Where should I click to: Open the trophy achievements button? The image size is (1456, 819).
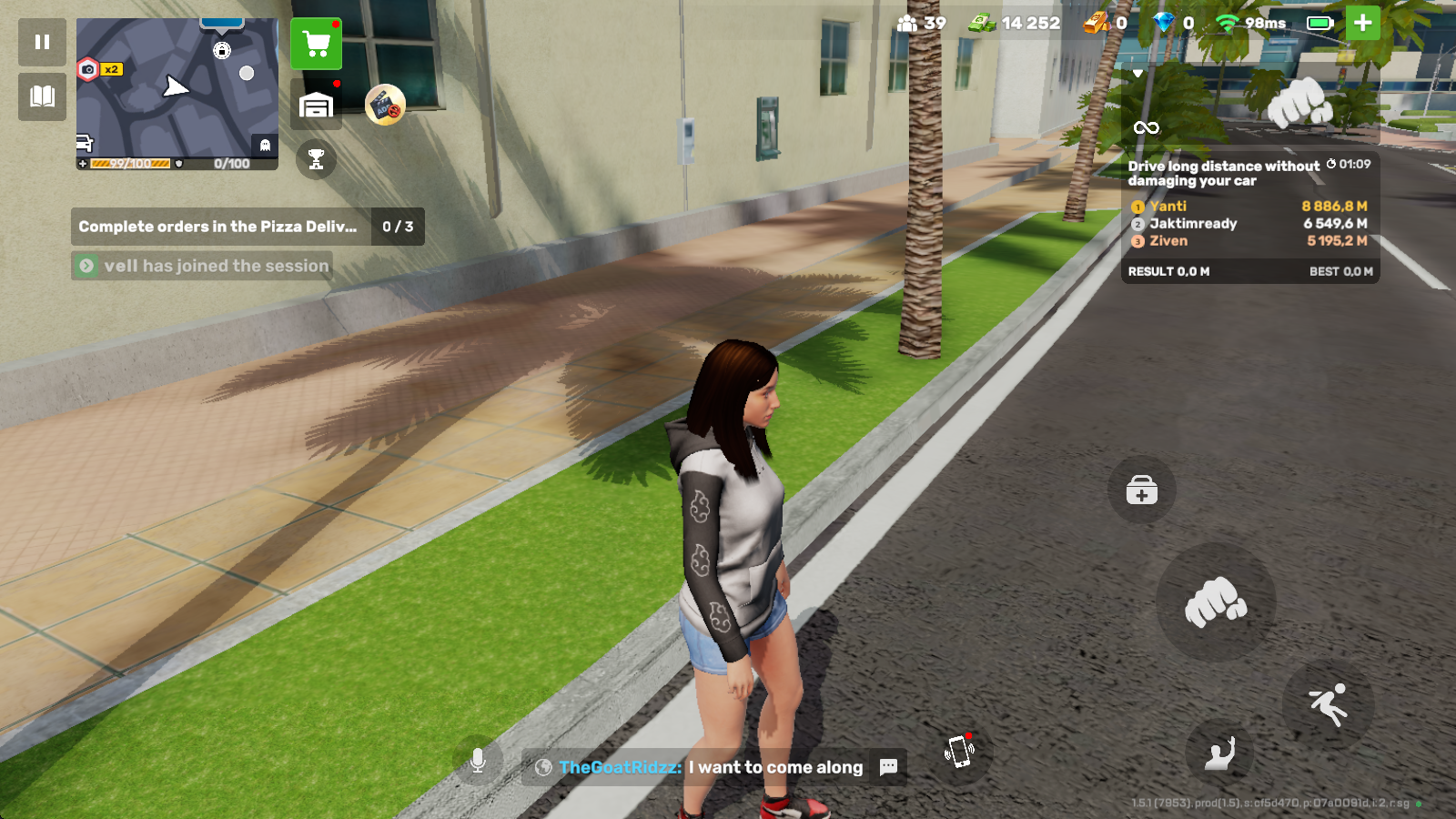316,160
